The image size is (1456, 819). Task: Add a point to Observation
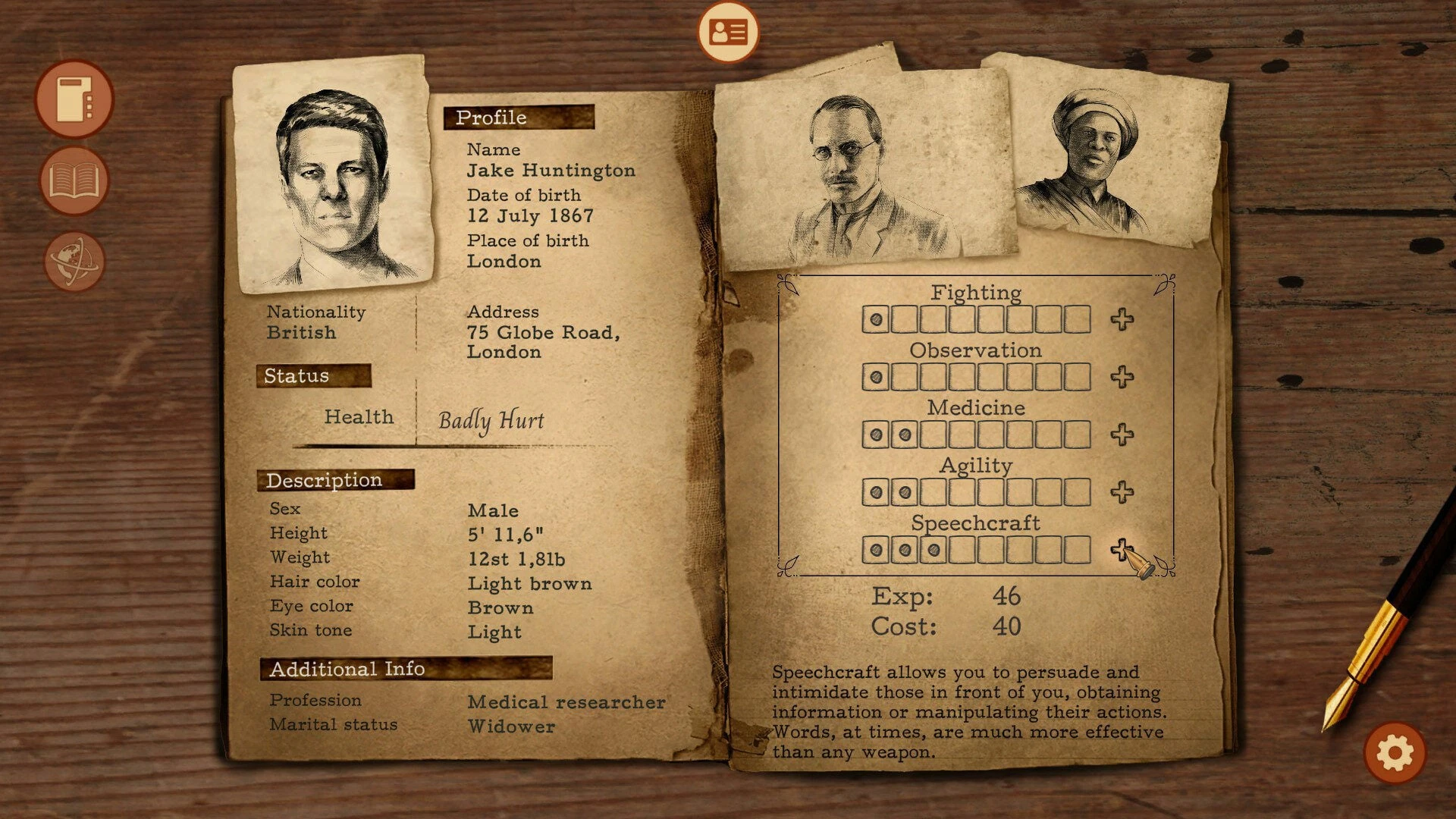[x=1122, y=377]
